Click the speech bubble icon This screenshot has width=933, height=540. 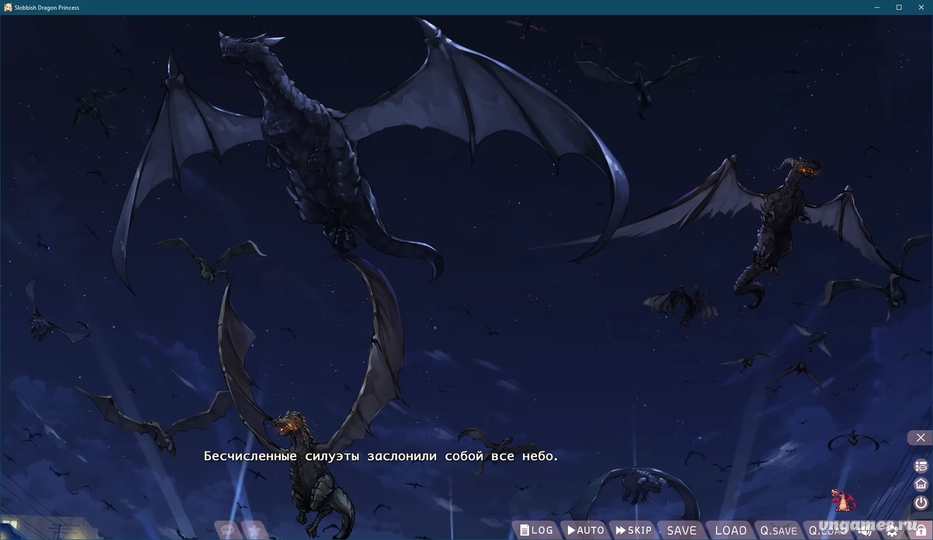point(227,530)
